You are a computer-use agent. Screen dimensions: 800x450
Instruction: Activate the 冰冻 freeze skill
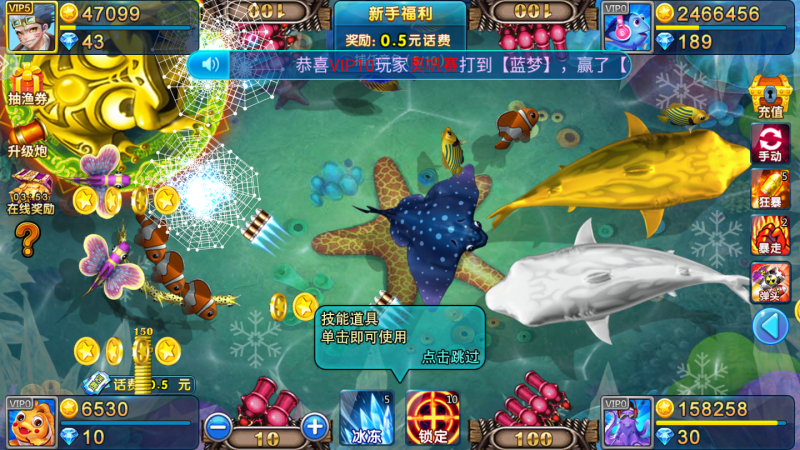click(x=365, y=416)
